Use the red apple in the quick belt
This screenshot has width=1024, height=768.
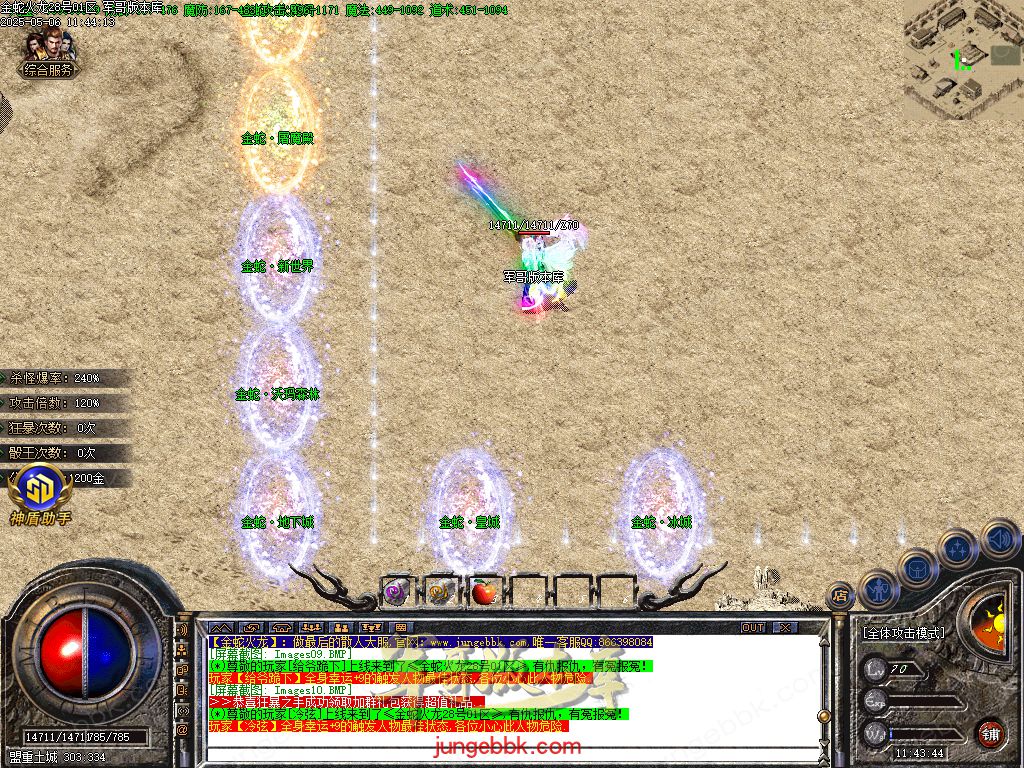(x=484, y=592)
